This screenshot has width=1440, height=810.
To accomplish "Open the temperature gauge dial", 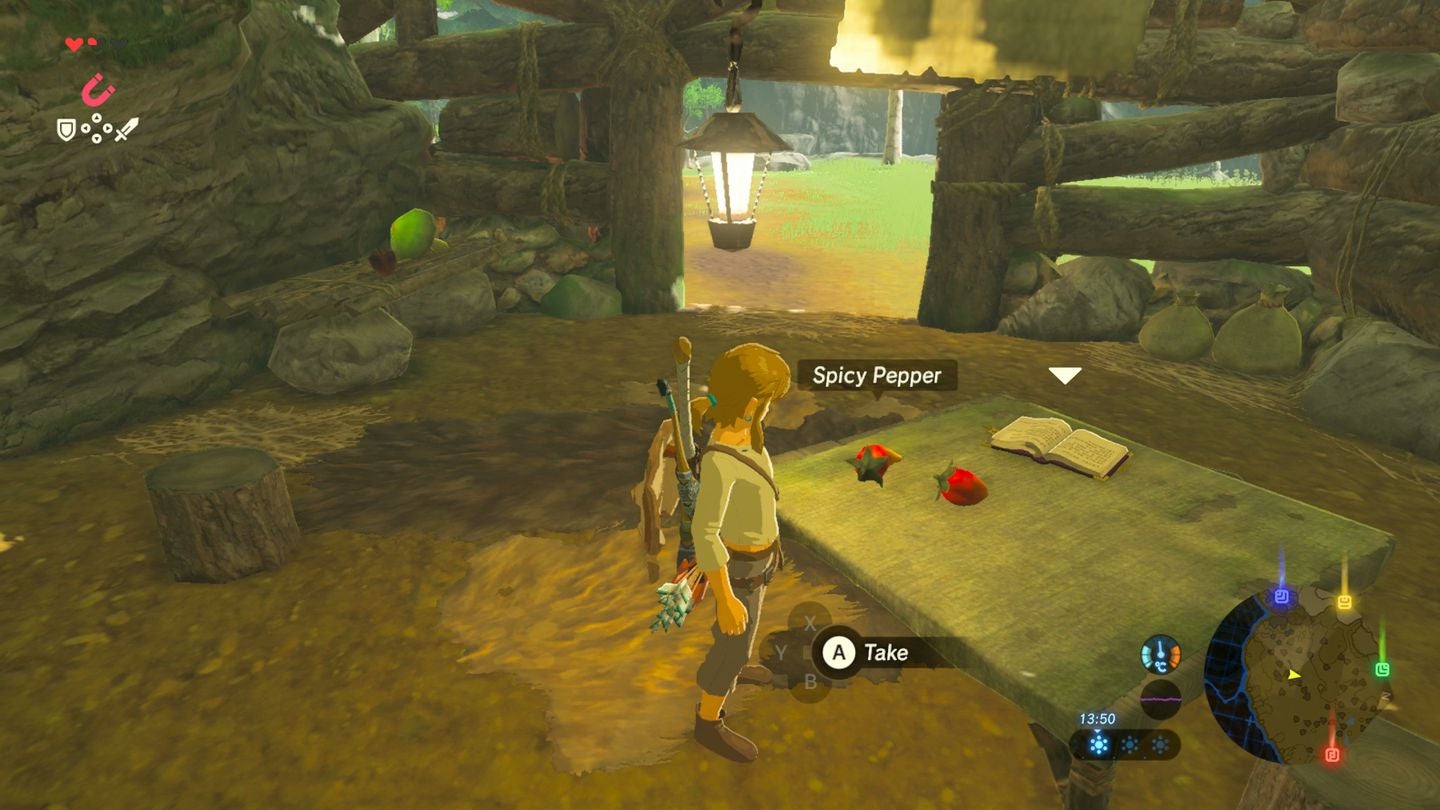I will point(1160,653).
